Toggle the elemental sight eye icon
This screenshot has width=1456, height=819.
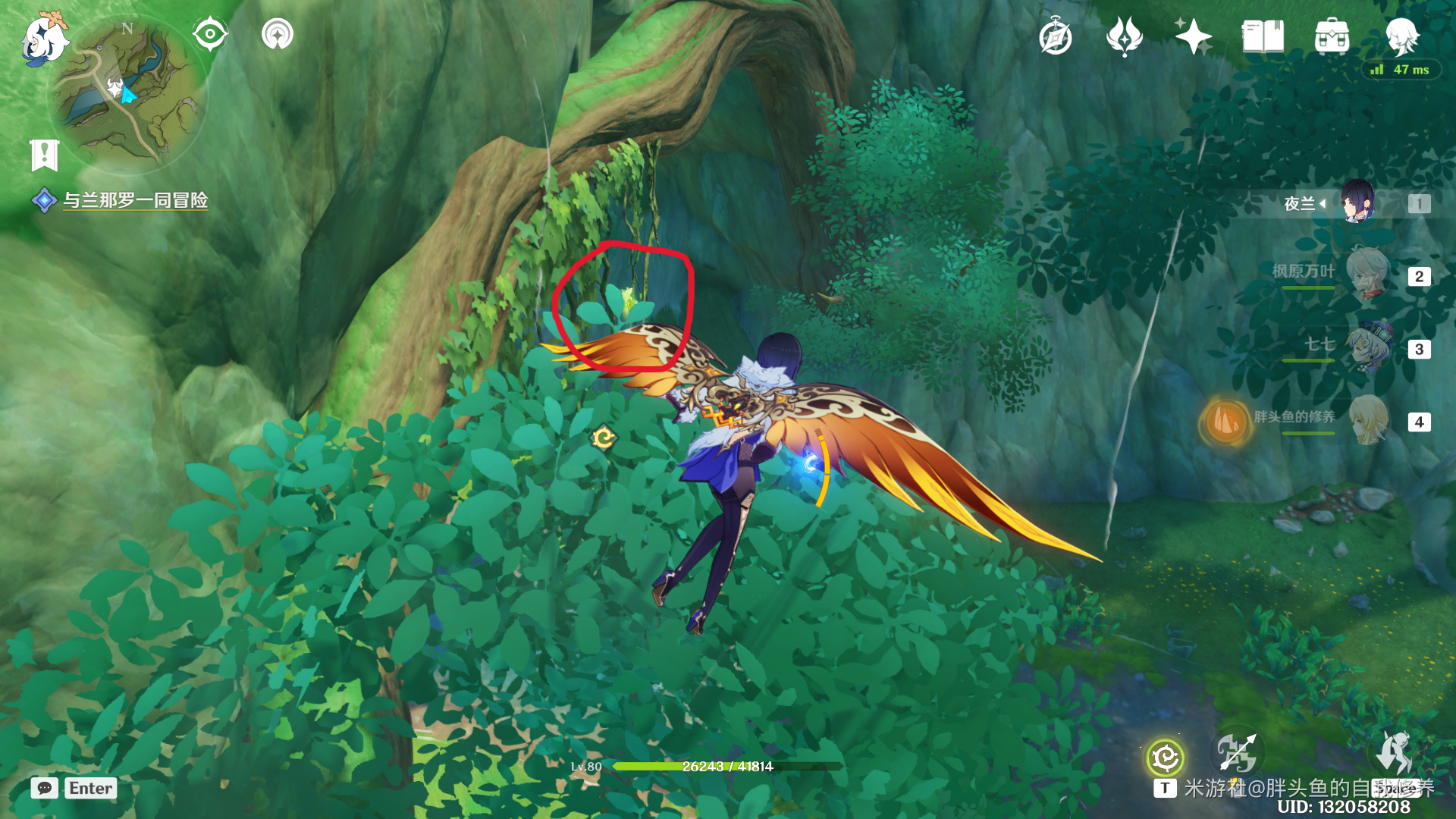(209, 34)
